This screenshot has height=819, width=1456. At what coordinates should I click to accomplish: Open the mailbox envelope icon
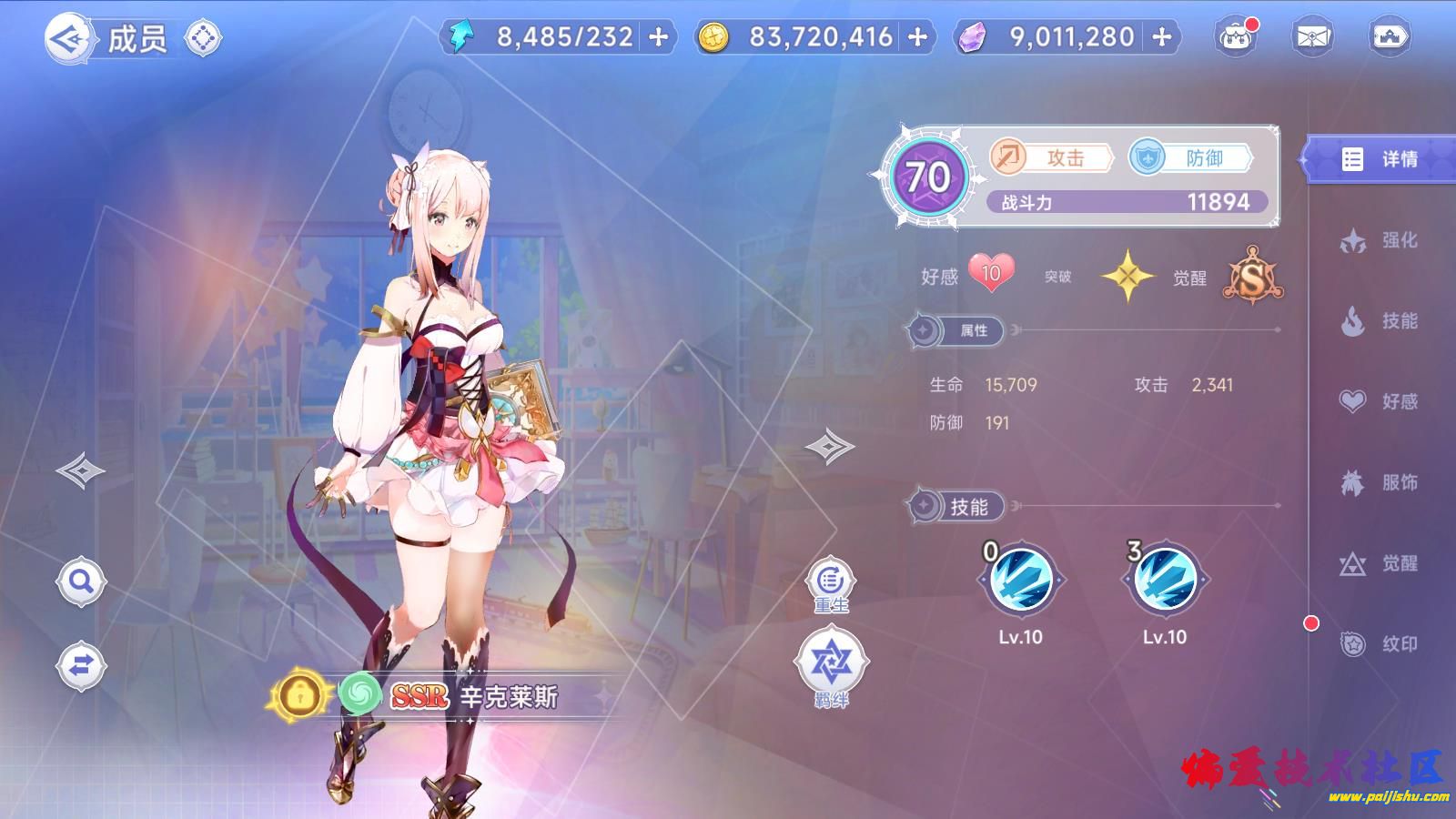point(1311,37)
